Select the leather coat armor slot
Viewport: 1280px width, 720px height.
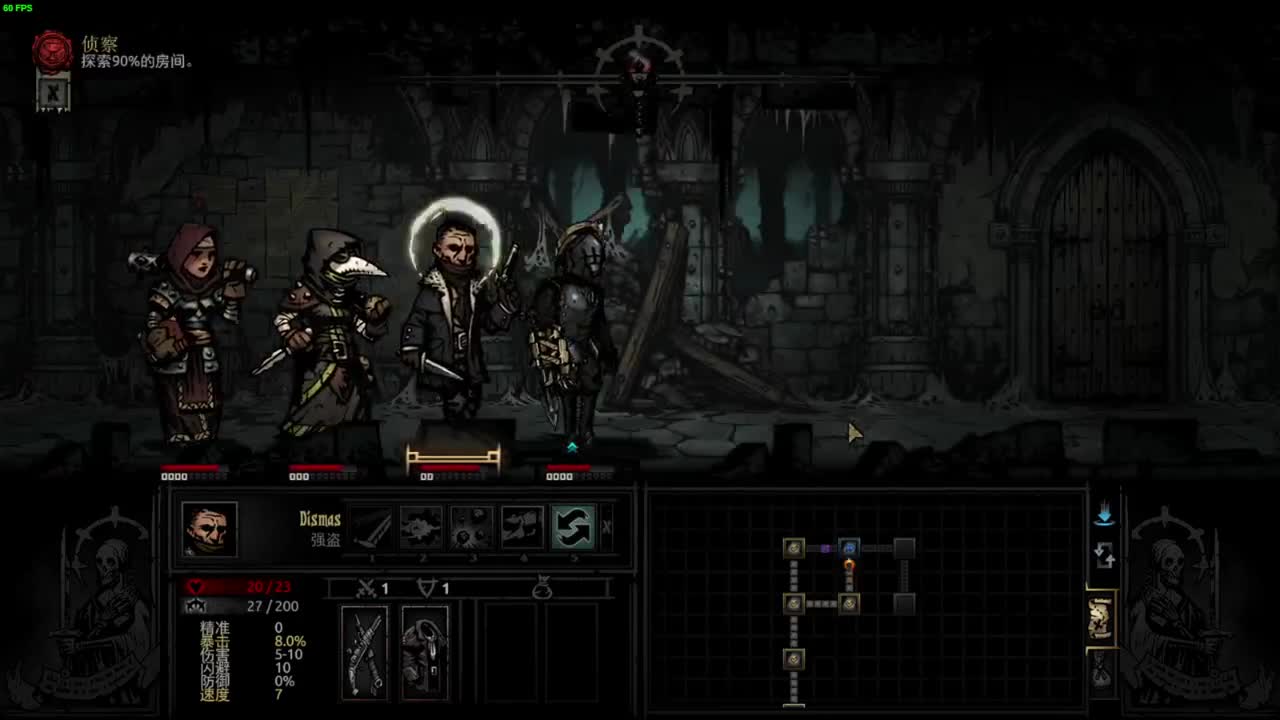pos(425,652)
